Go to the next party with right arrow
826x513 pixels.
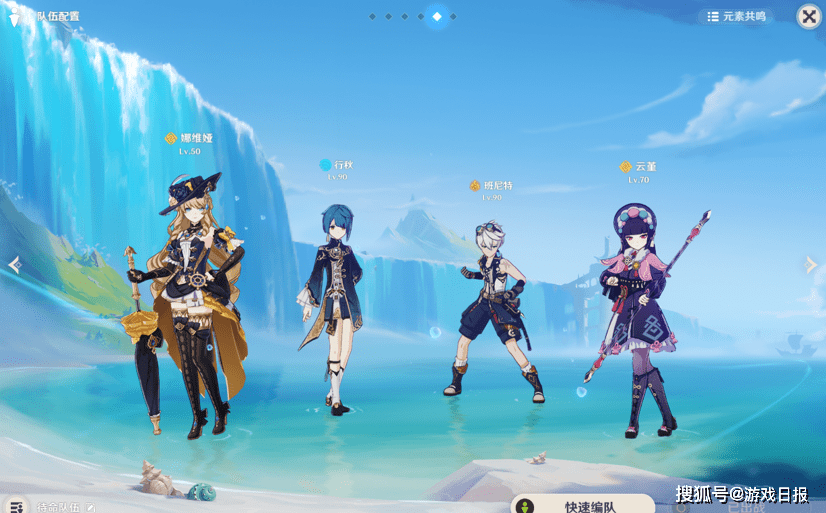[811, 264]
